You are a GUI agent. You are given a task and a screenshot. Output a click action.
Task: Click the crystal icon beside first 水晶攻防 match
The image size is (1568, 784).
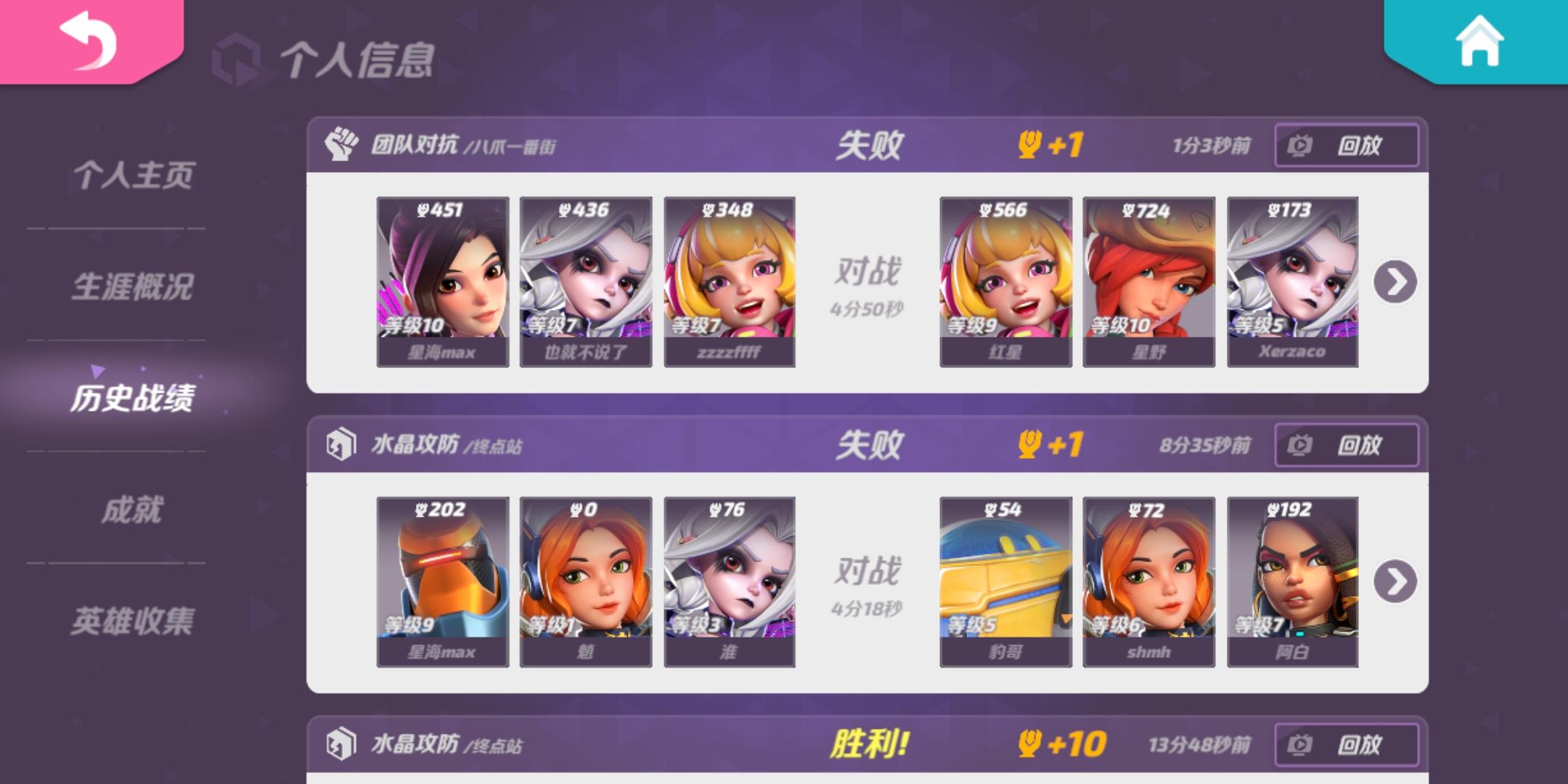pyautogui.click(x=341, y=444)
